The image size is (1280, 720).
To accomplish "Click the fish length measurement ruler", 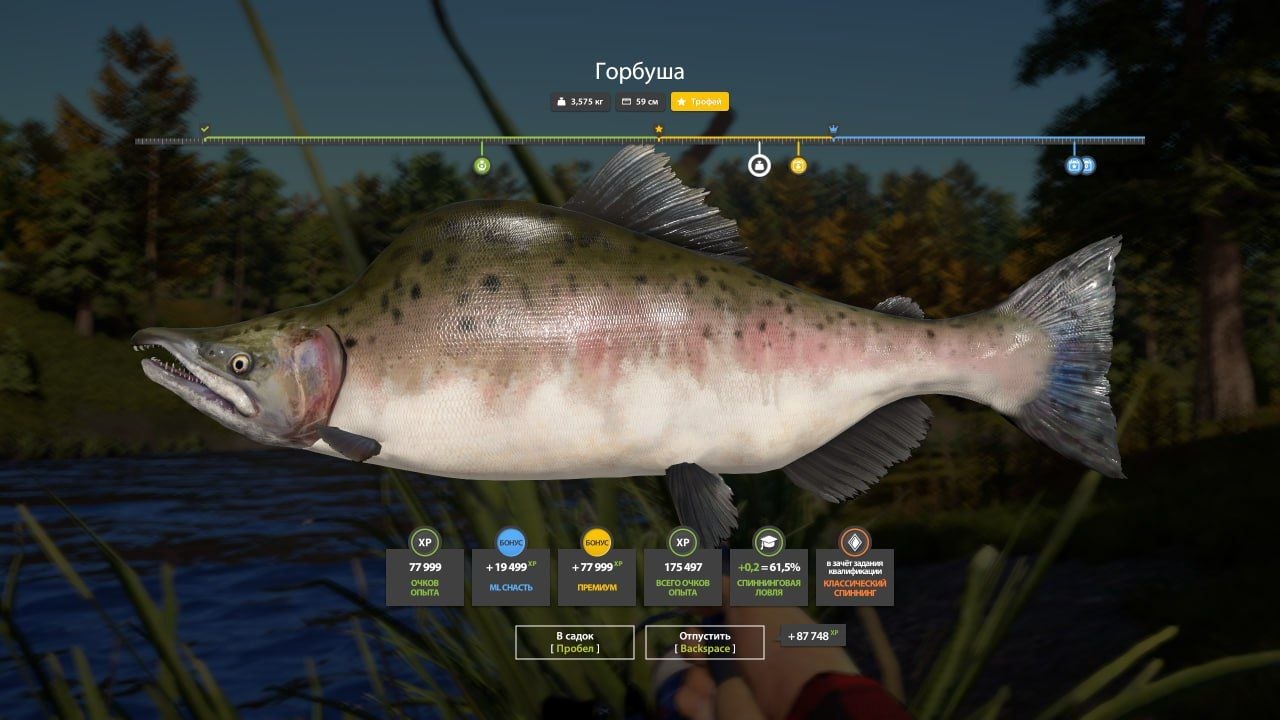I will (640, 137).
